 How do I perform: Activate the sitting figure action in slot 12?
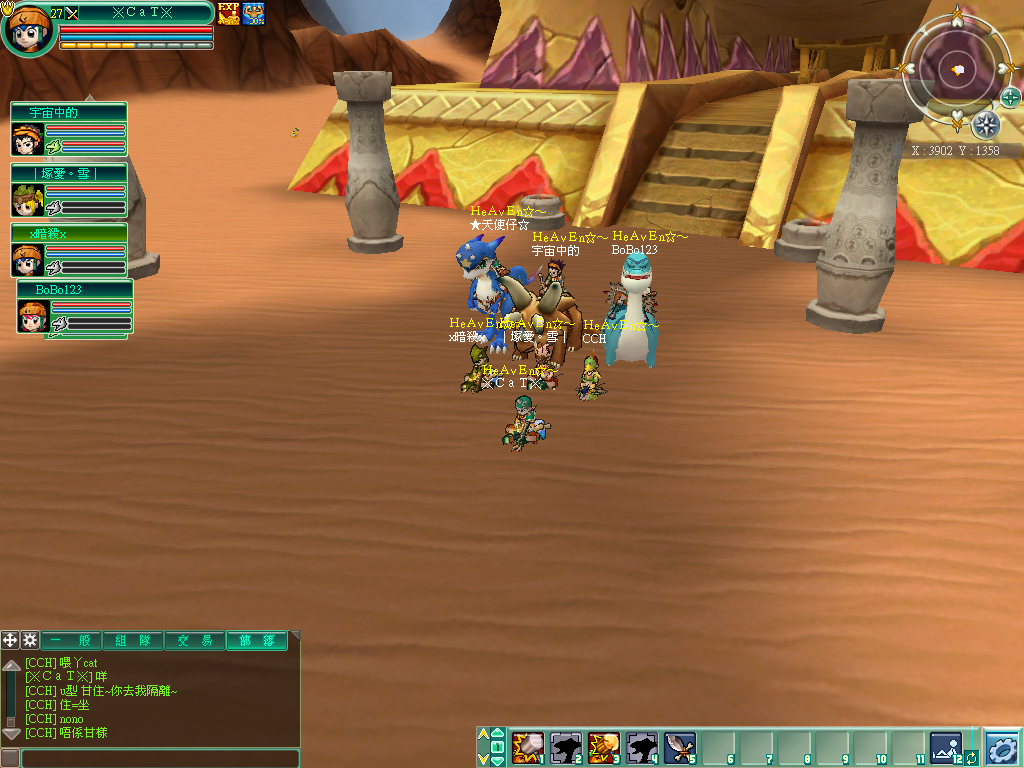pos(945,746)
